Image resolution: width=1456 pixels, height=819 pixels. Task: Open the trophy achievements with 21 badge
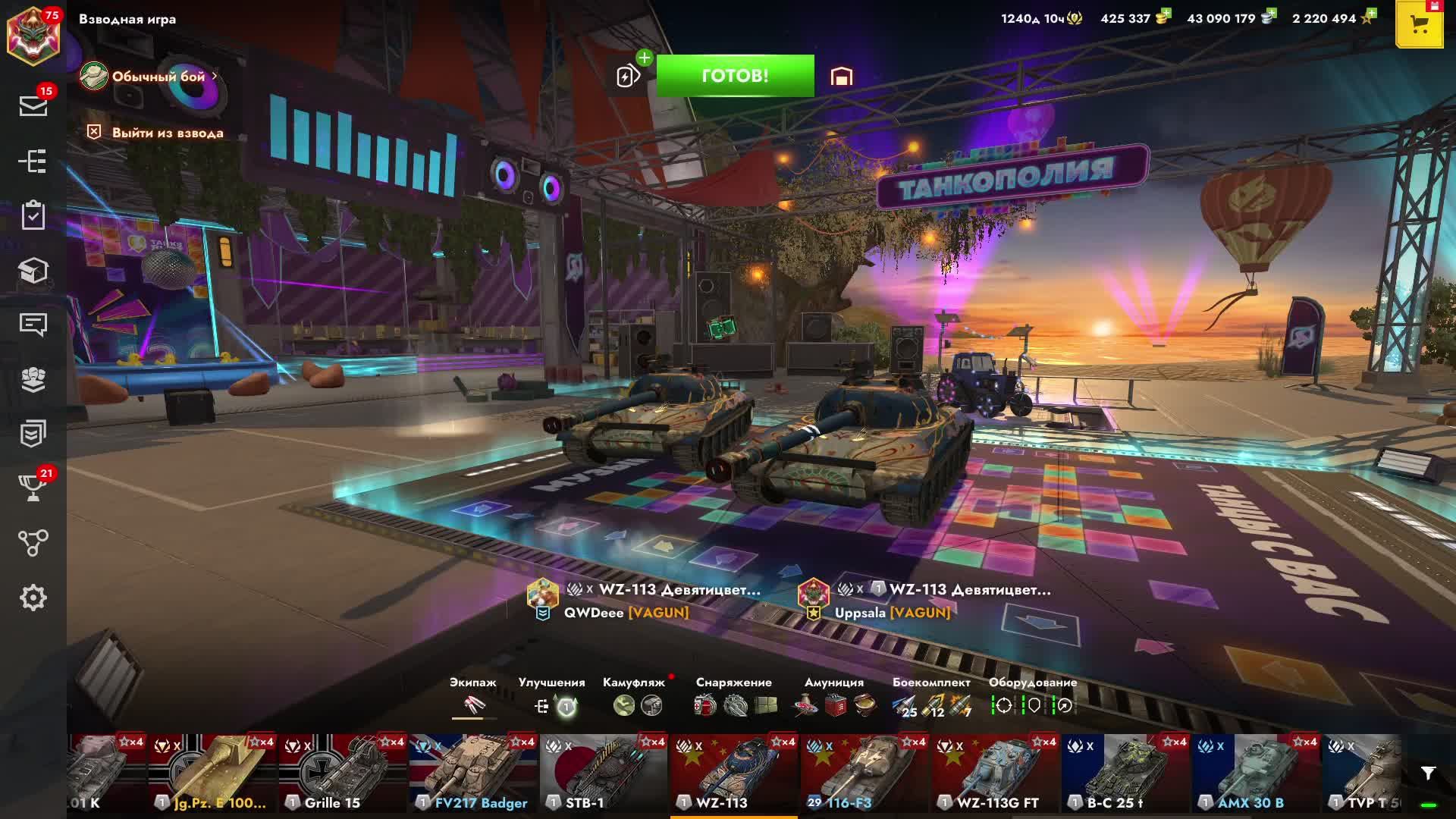(x=33, y=488)
